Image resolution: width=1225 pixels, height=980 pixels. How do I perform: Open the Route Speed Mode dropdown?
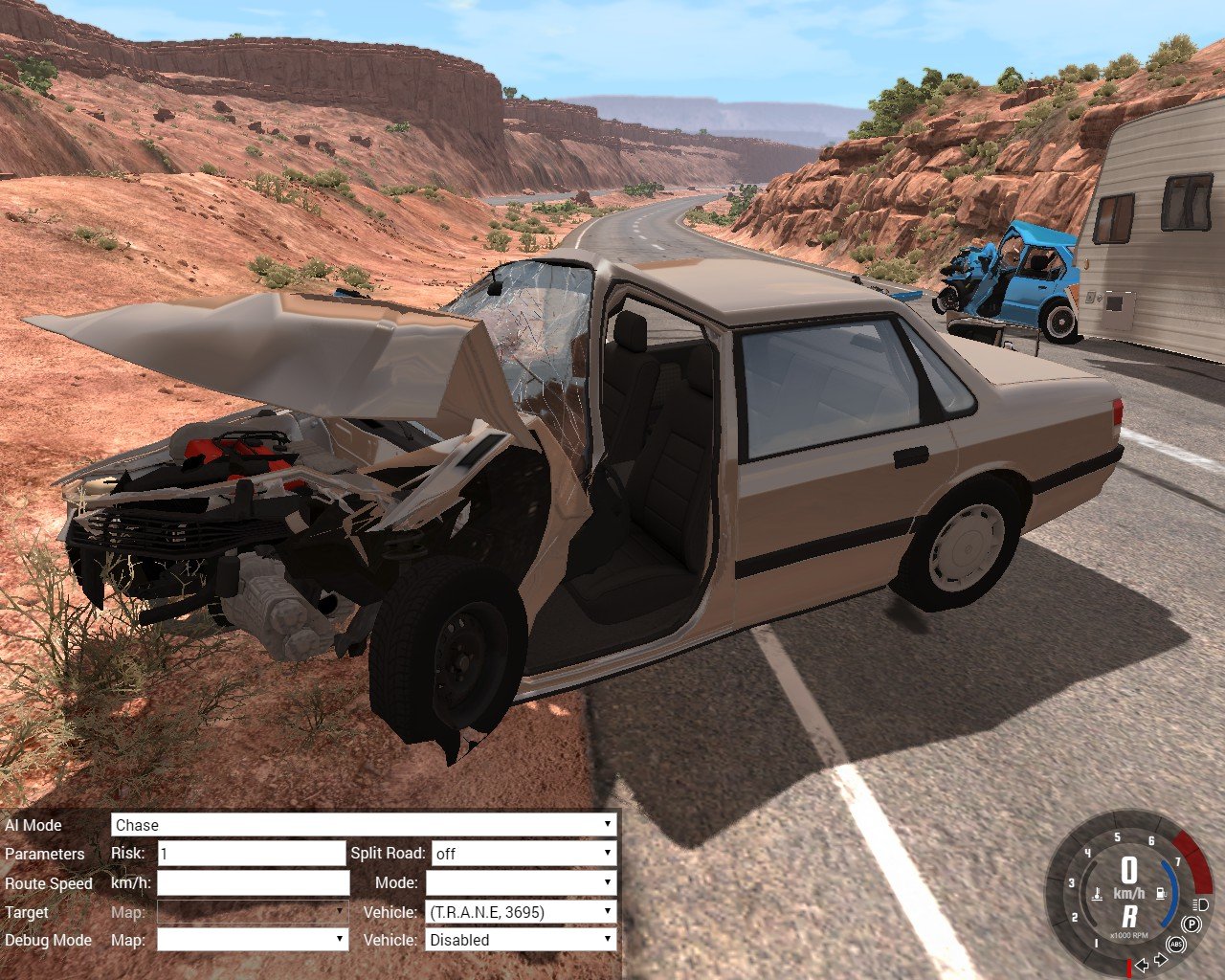[x=521, y=883]
